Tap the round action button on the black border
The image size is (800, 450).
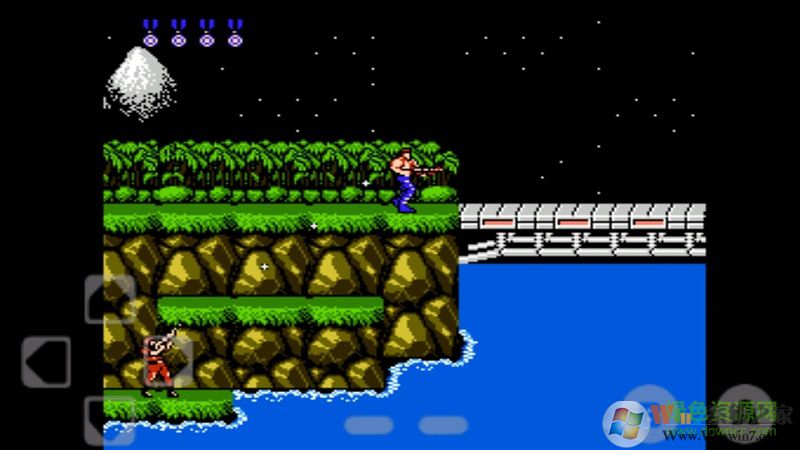(x=745, y=412)
